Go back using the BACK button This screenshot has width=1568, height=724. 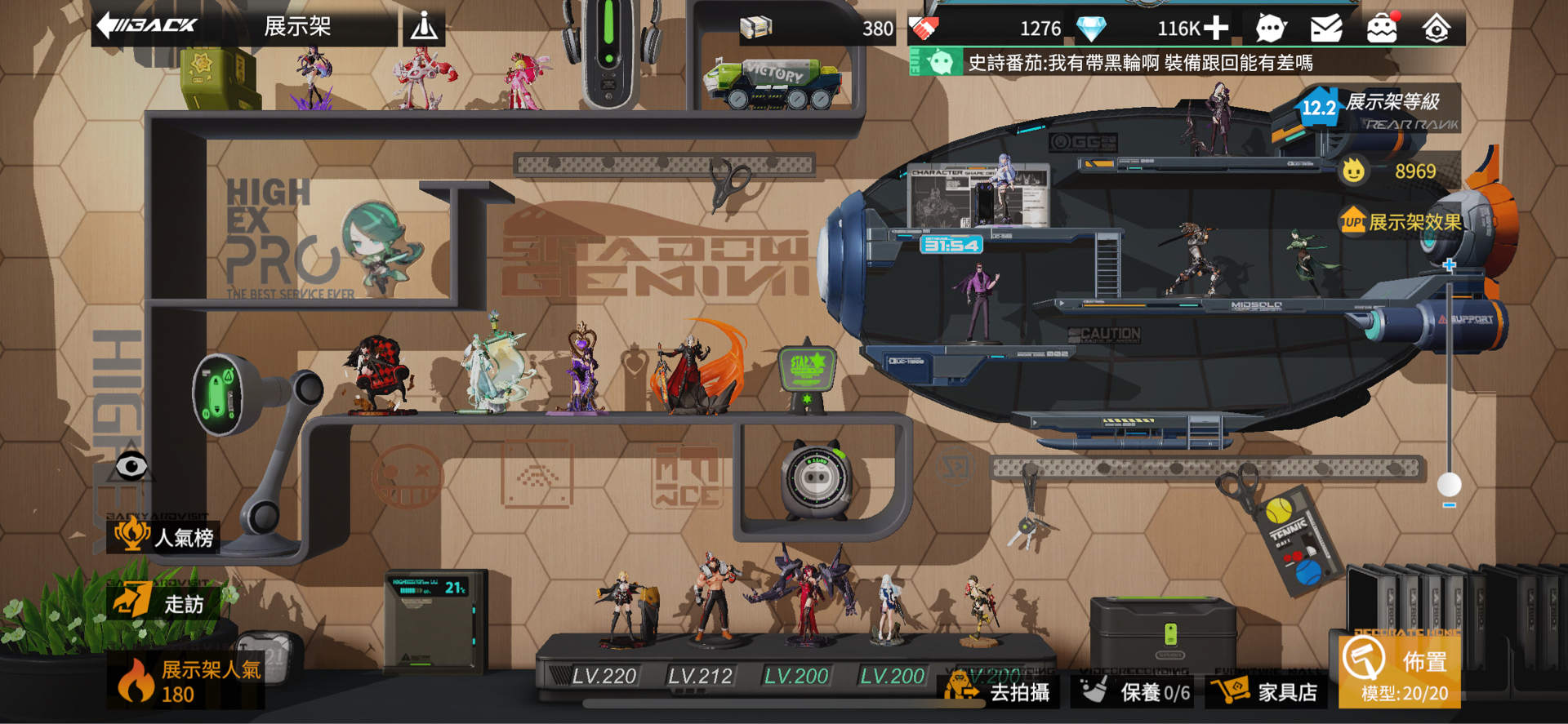pos(147,25)
